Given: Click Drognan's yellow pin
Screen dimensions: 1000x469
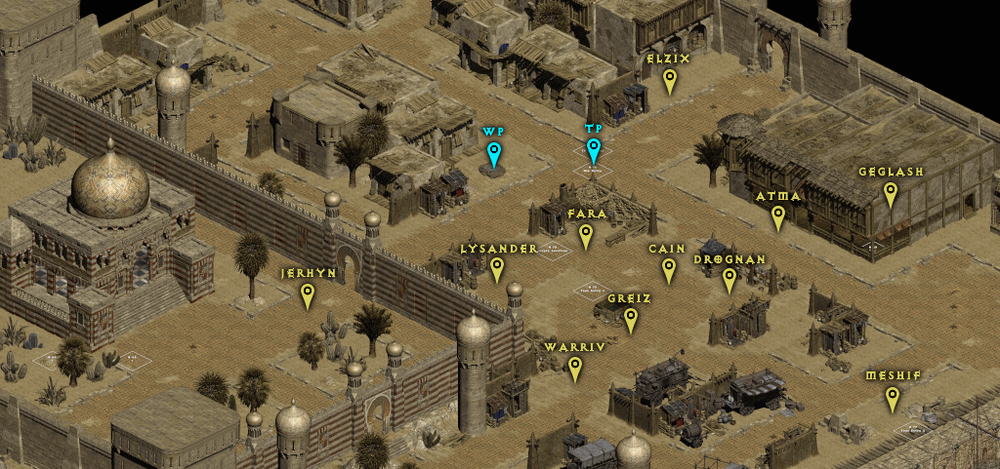Looking at the screenshot, I should [x=729, y=279].
